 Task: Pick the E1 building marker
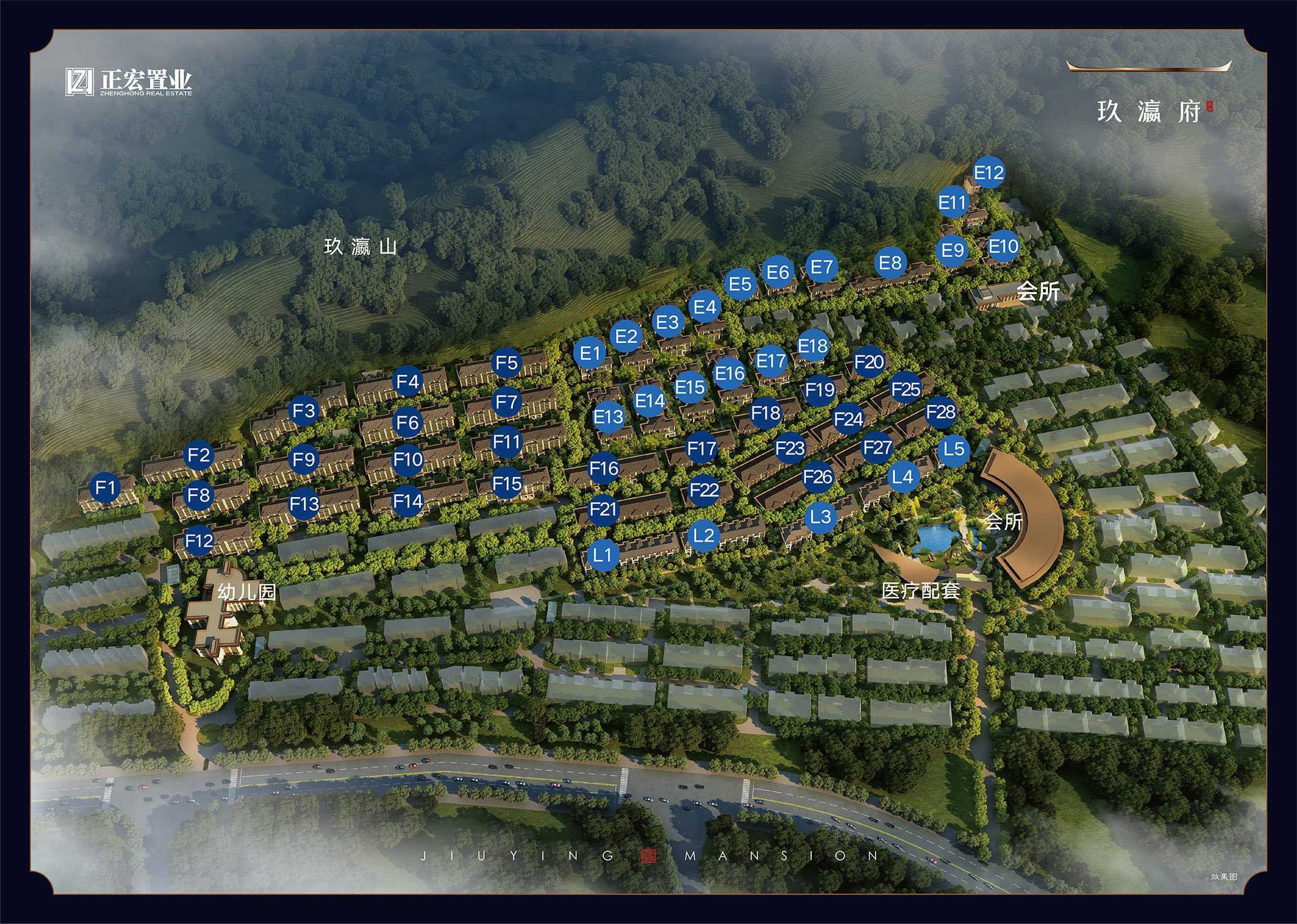tap(590, 353)
